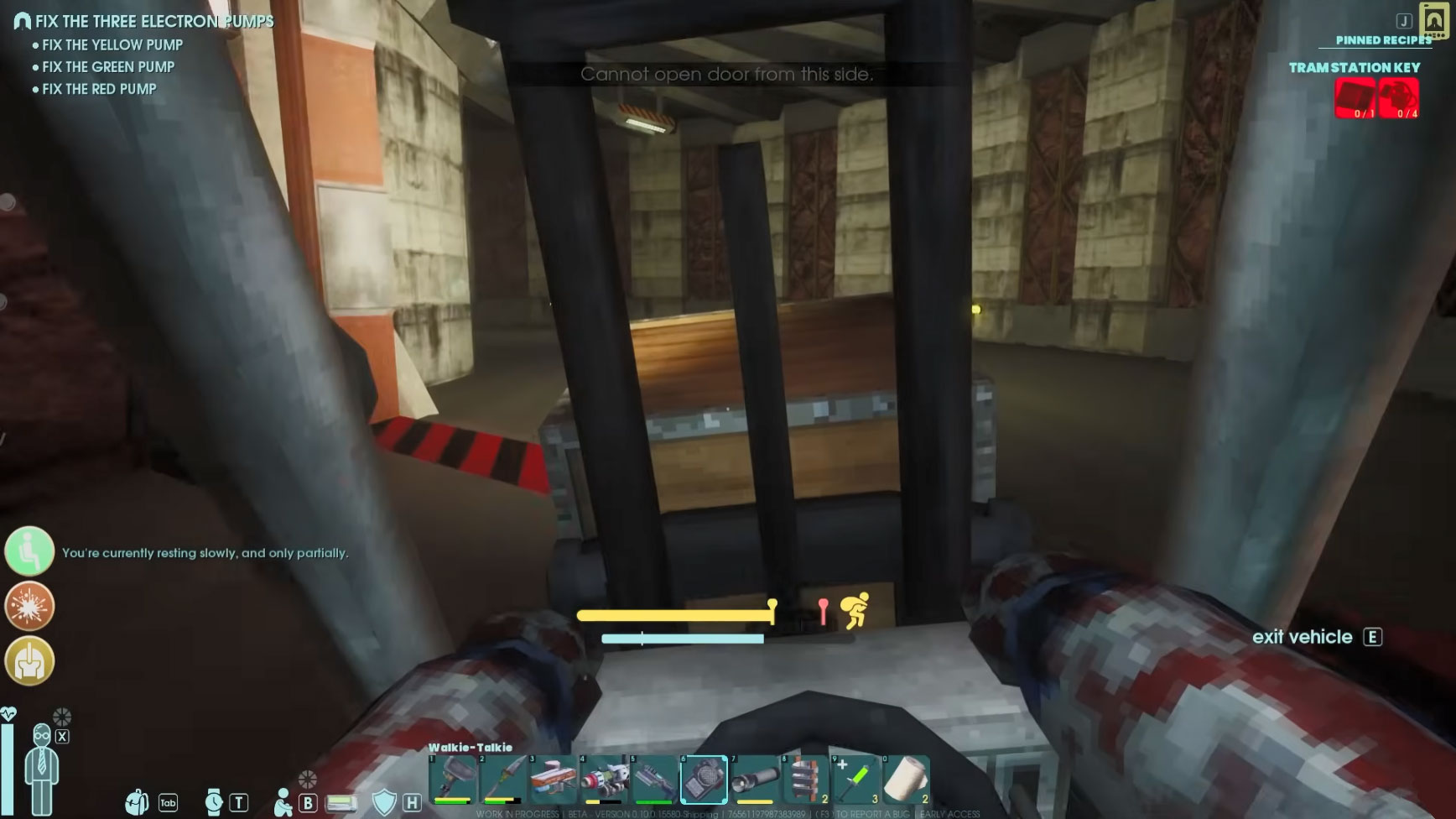Select the hammer in hotbar slot 1
The height and width of the screenshot is (819, 1456).
pos(452,779)
